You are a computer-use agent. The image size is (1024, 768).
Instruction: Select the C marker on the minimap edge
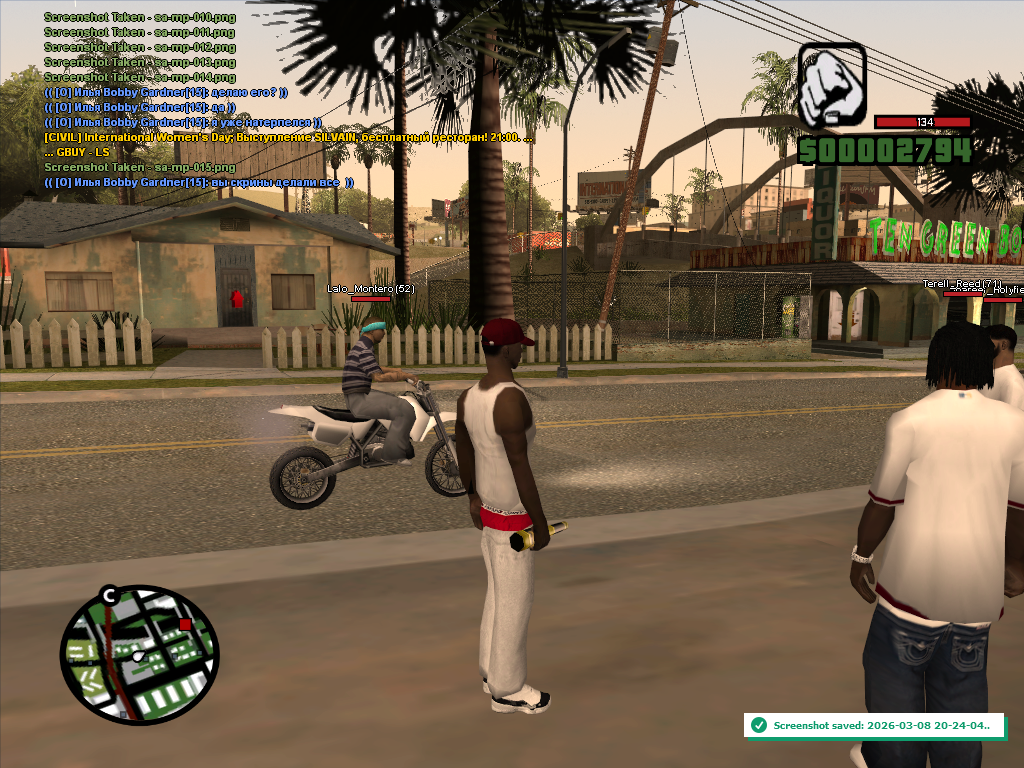click(x=109, y=597)
